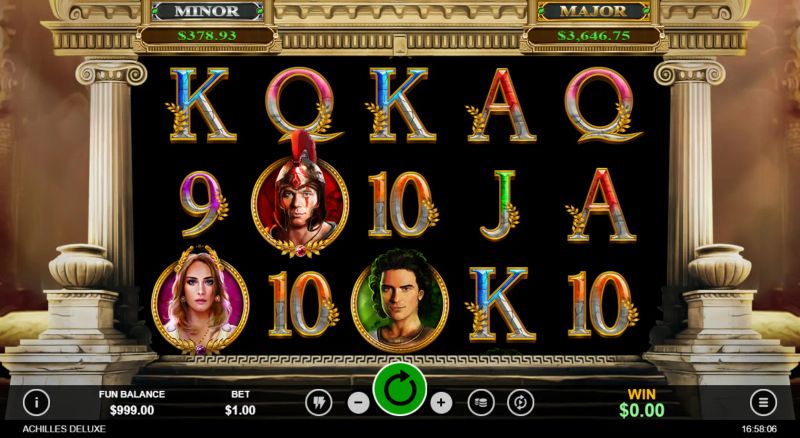Open the hamburger menu

point(764,402)
